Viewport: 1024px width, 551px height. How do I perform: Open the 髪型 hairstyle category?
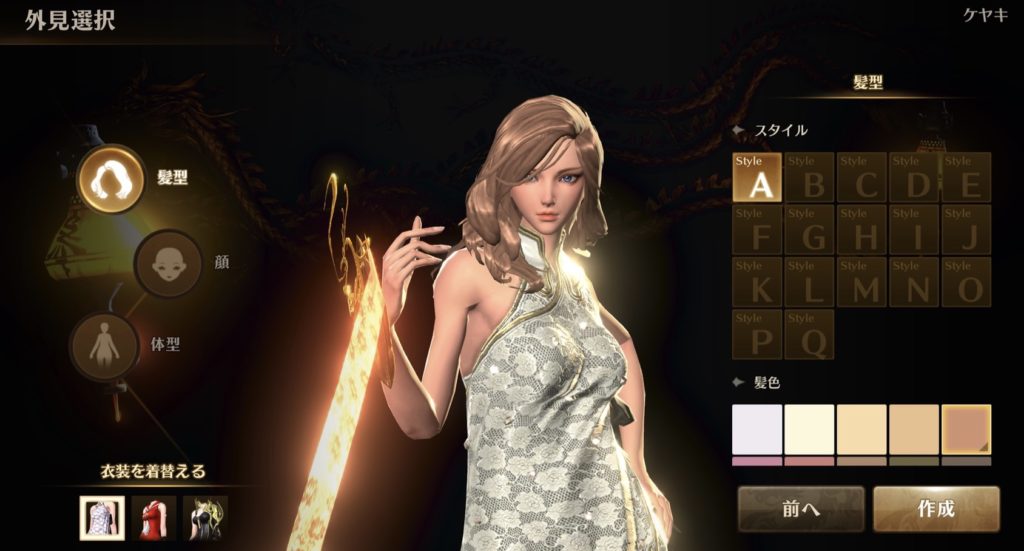(x=112, y=179)
